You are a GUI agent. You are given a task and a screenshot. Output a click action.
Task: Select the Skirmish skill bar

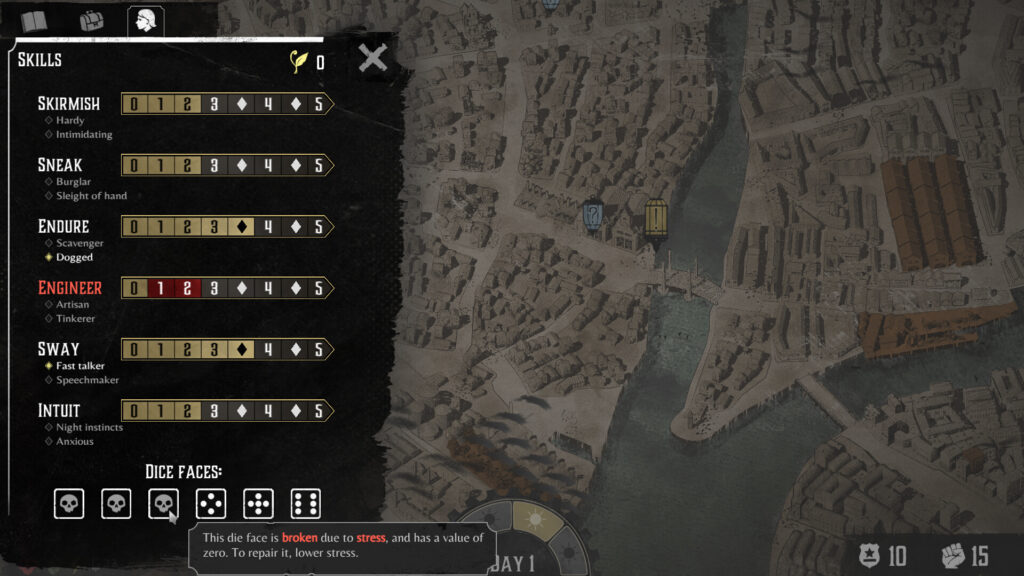click(x=227, y=104)
